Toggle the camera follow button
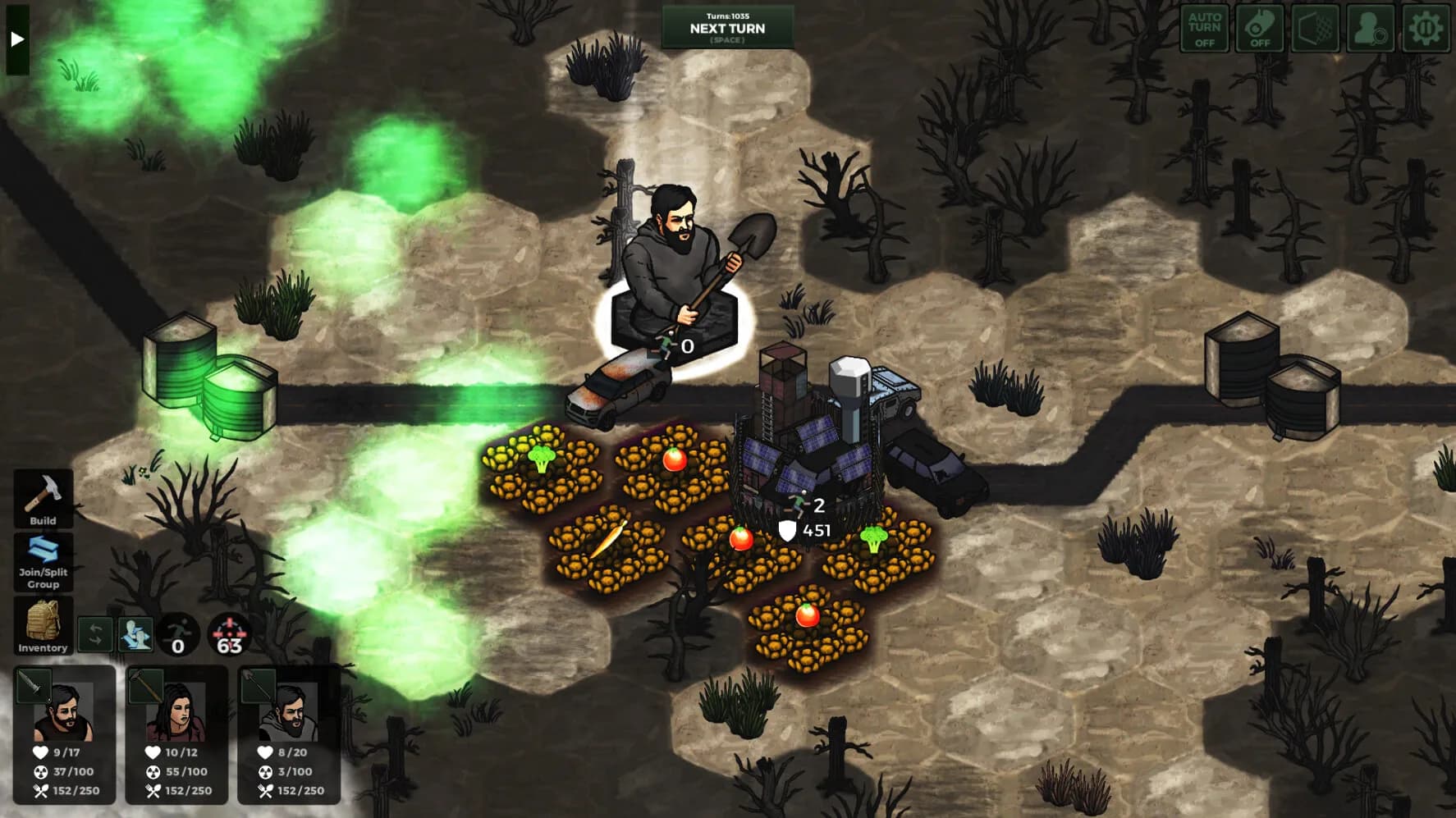Screen dimensions: 1456x818 (1259, 29)
